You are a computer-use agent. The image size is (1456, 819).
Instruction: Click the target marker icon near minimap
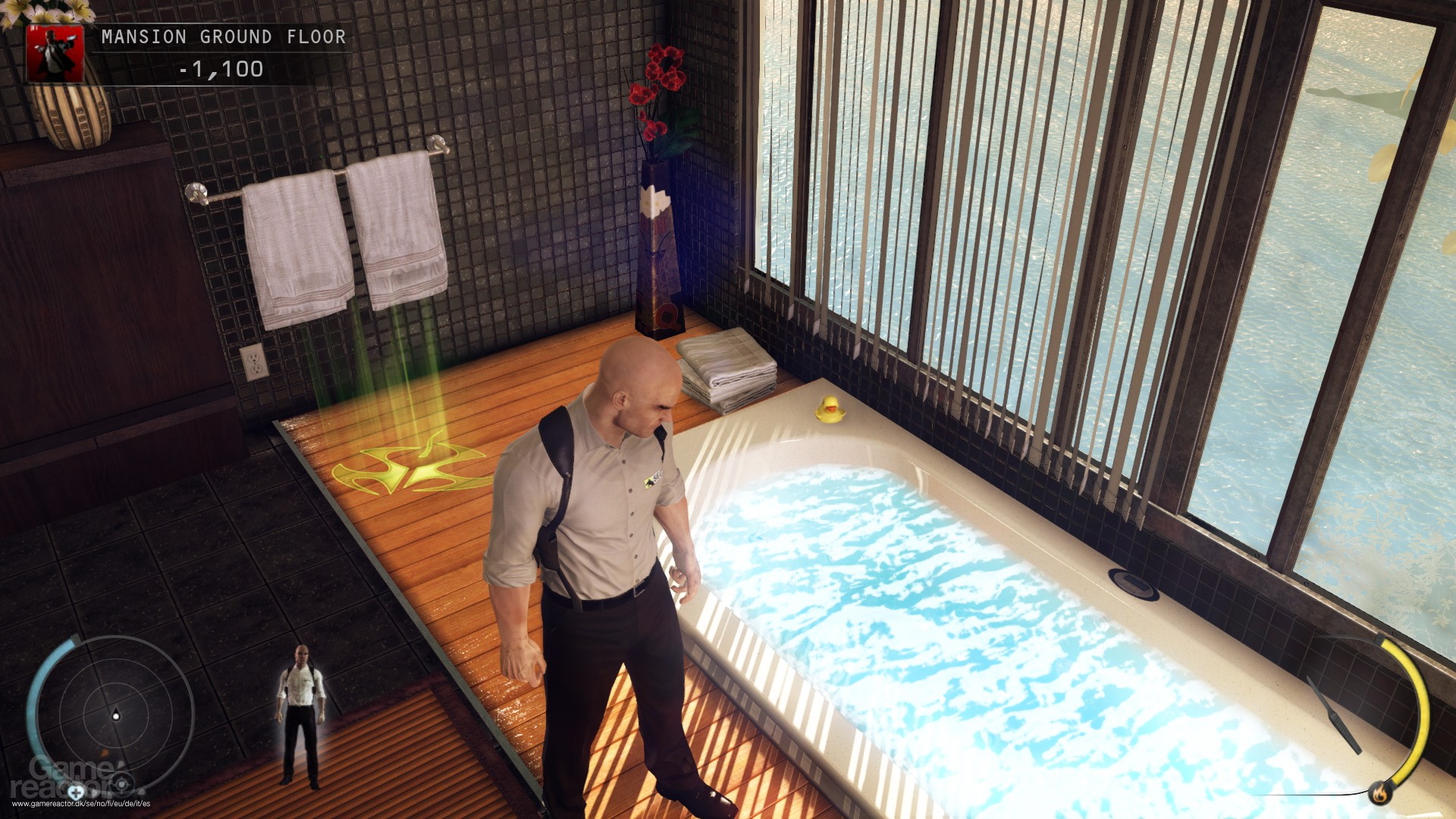click(x=121, y=783)
